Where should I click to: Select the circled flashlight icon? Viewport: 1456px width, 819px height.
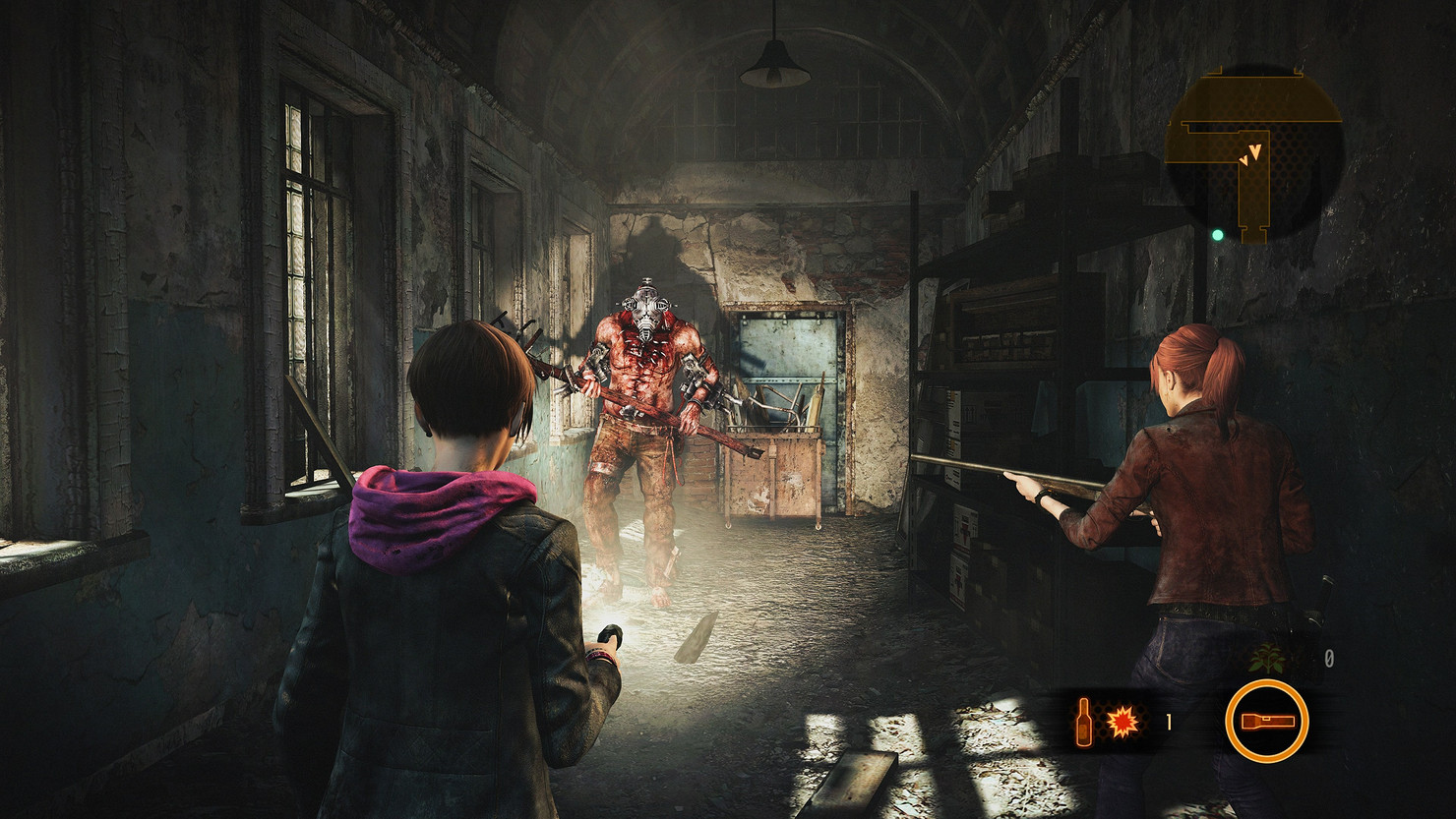[1267, 721]
